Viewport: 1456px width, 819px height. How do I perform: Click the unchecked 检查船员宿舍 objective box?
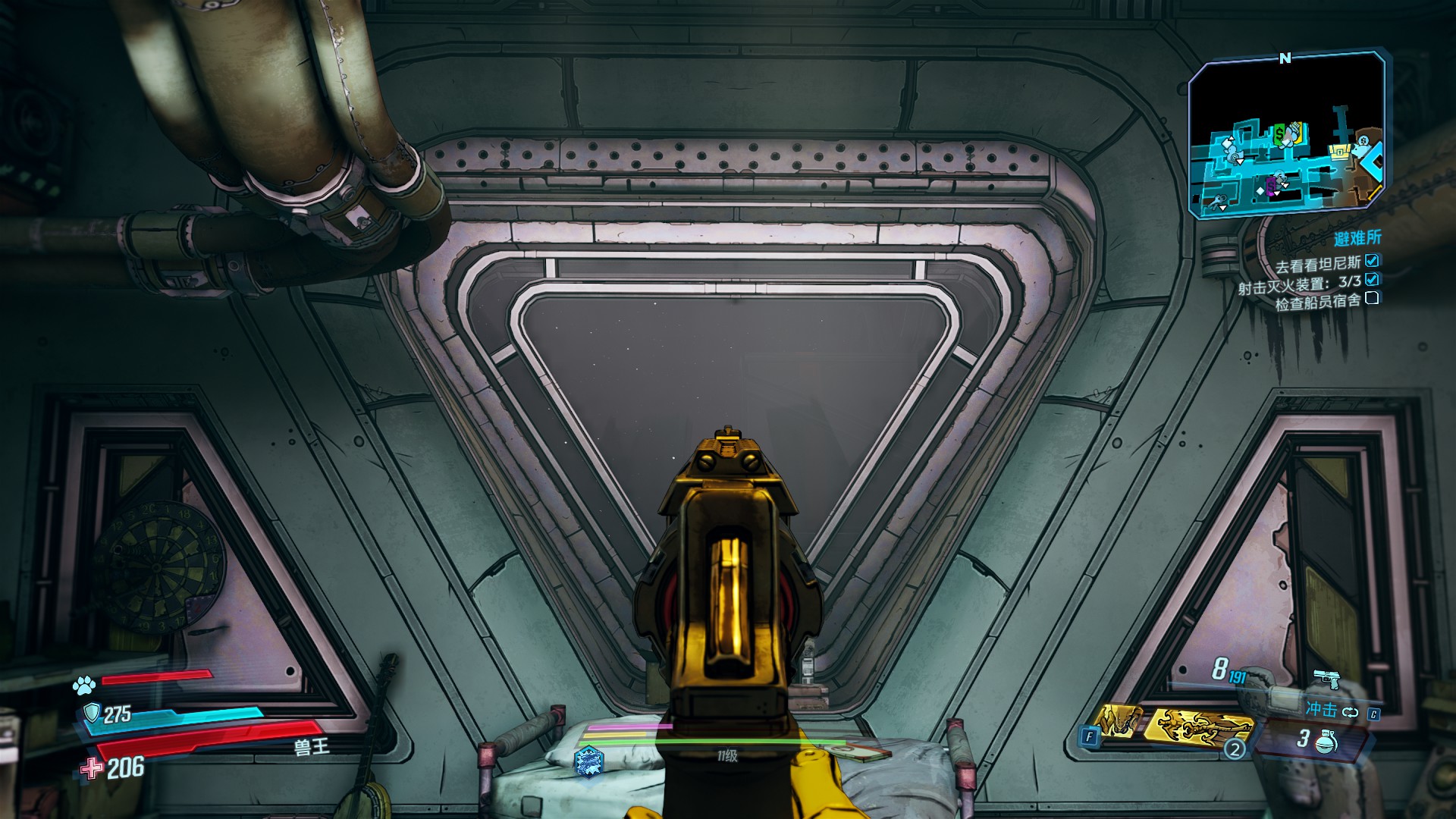[1372, 298]
